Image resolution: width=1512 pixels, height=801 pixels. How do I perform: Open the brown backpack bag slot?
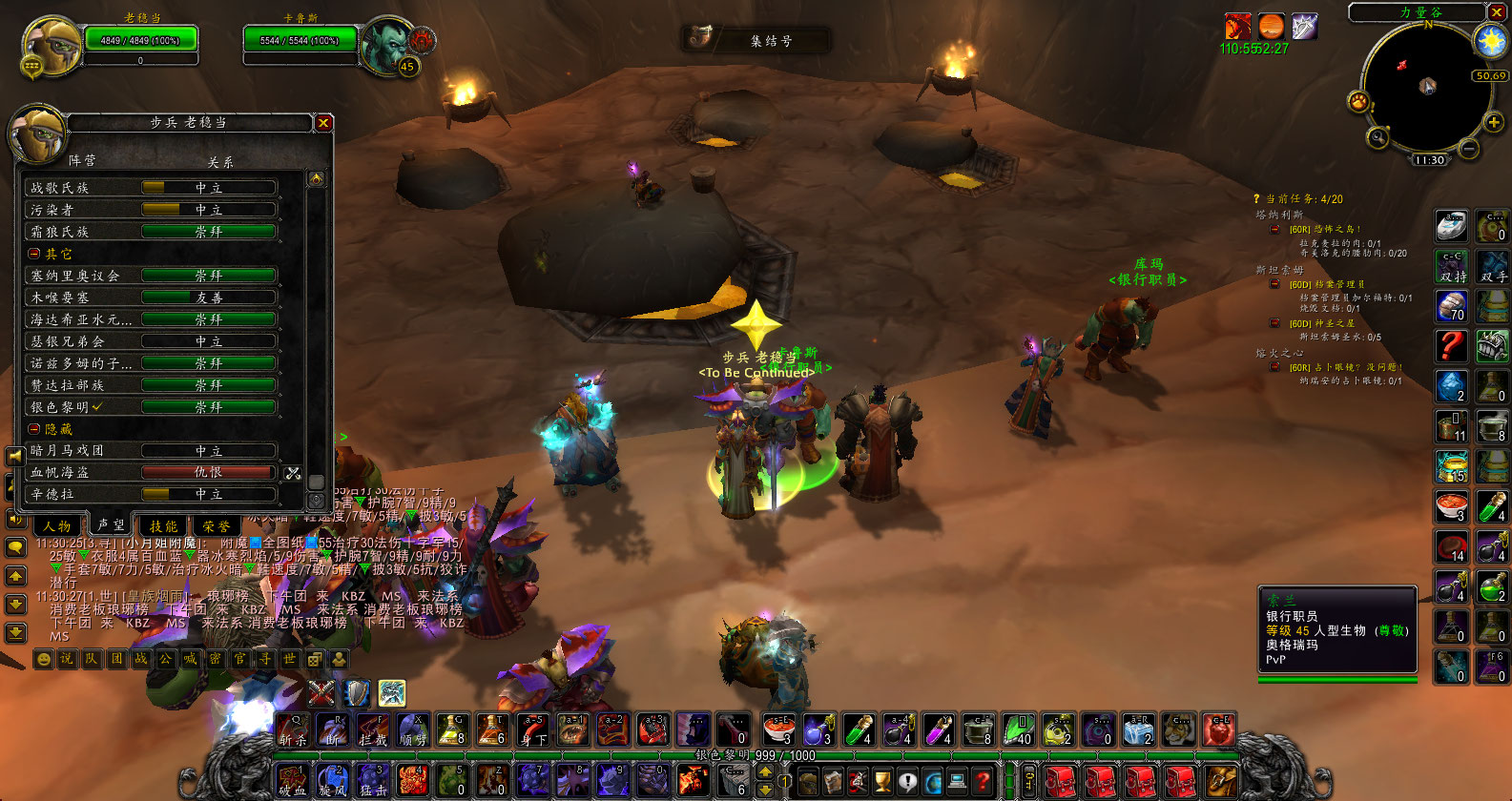tap(1220, 782)
